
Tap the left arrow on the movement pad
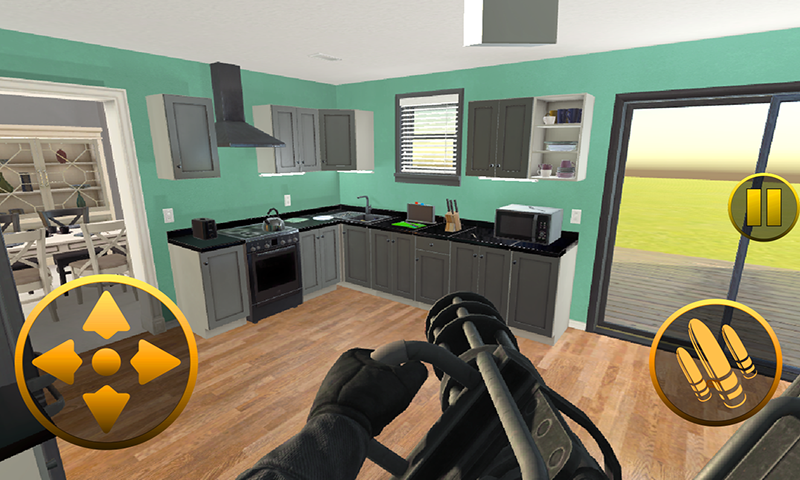click(58, 361)
